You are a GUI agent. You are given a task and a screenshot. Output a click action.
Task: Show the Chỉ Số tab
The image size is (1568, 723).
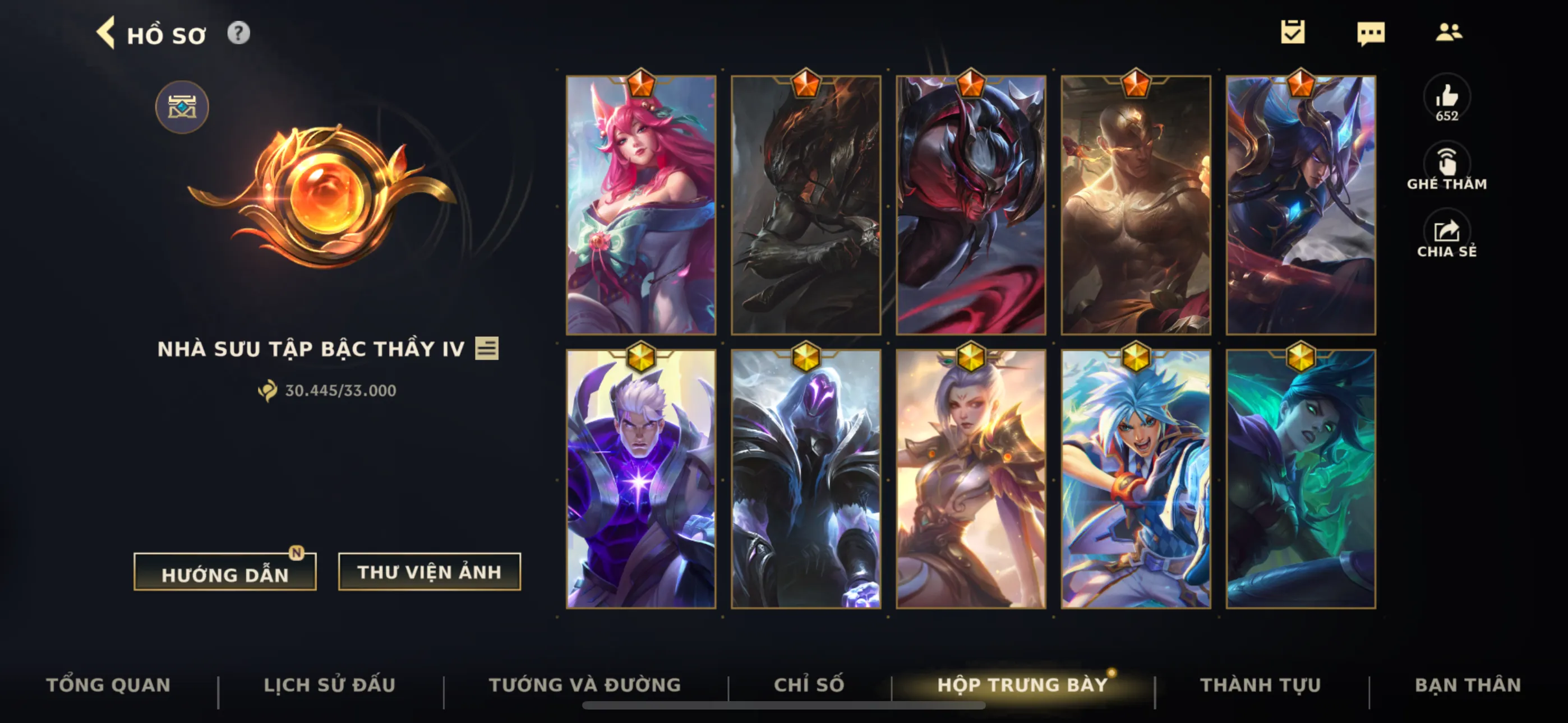click(809, 685)
